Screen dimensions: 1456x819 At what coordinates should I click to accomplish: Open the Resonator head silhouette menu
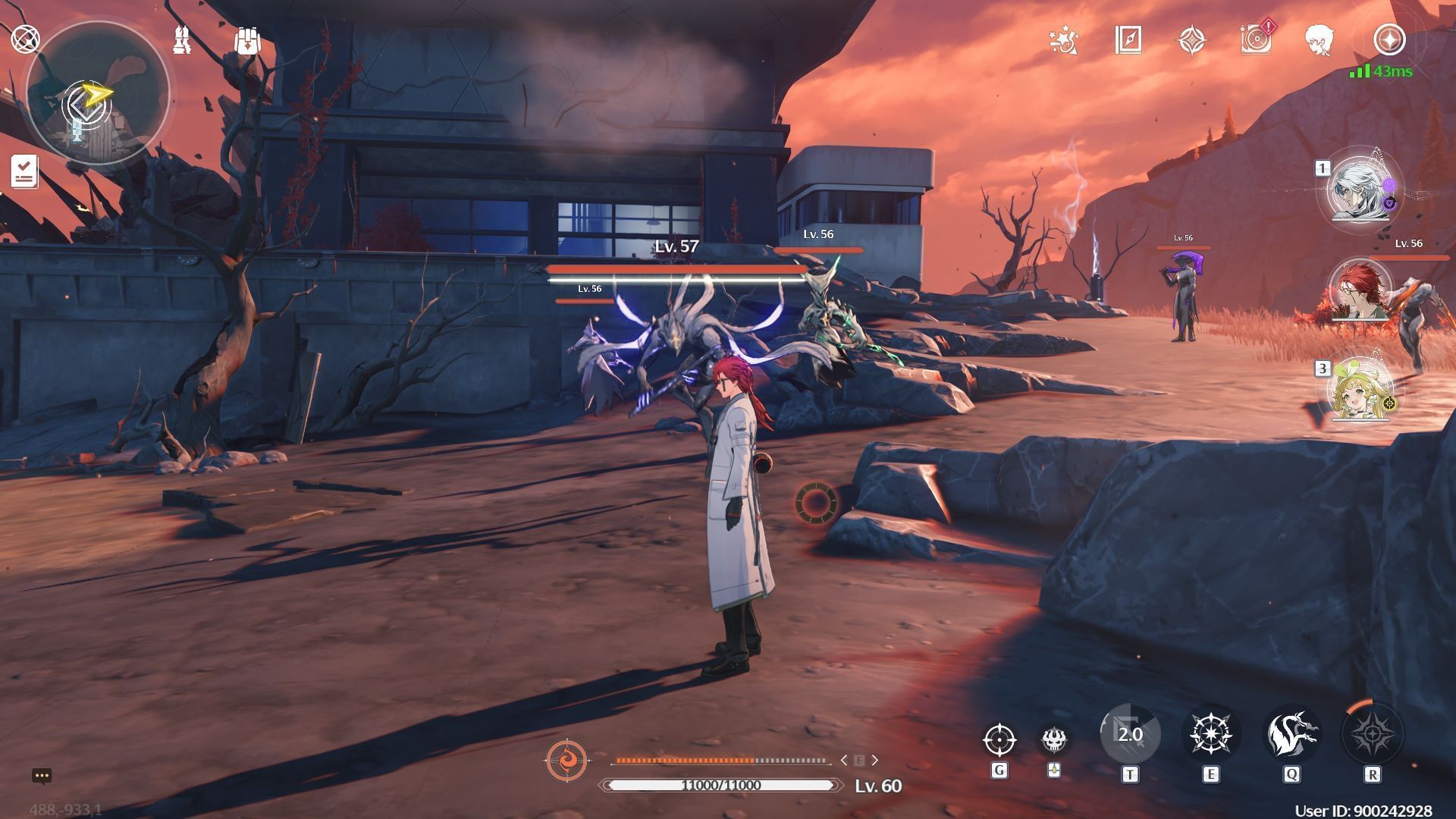(1320, 40)
